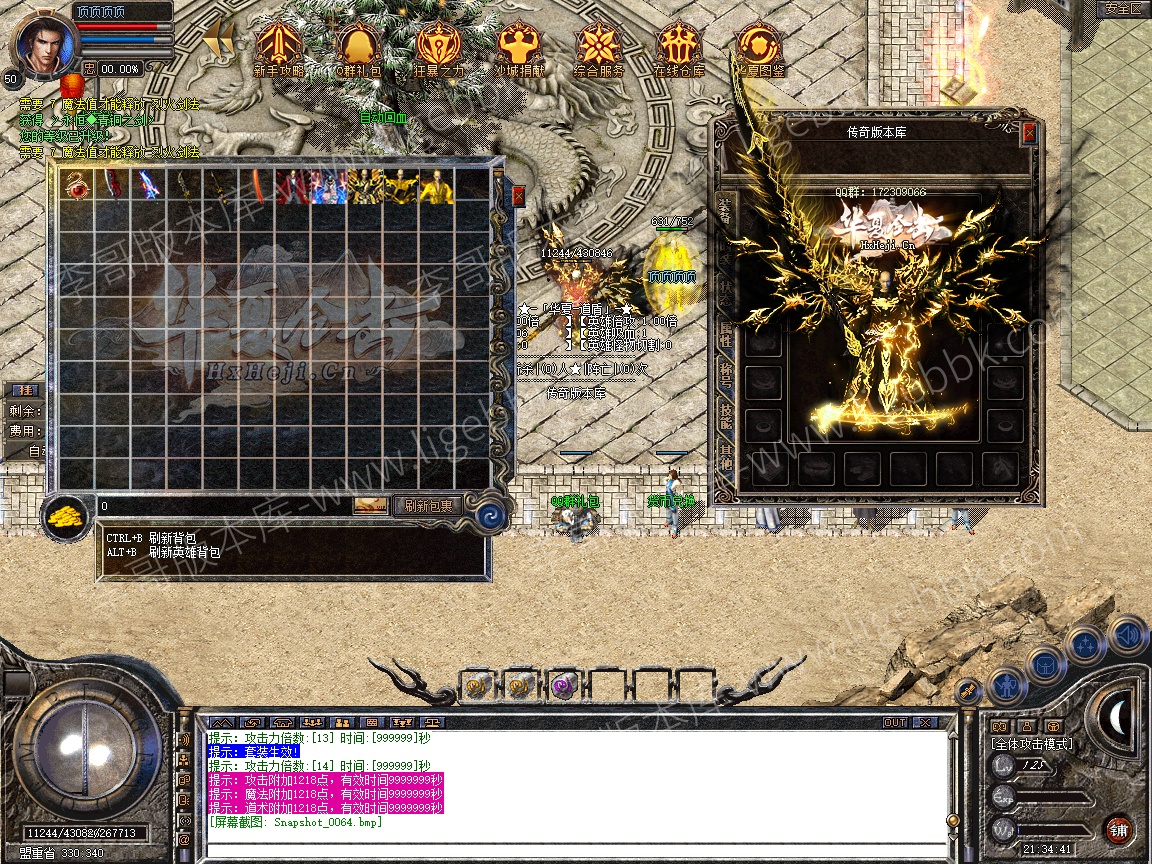Viewport: 1152px width, 864px height.
Task: Click the OUT button above chat
Action: (x=894, y=722)
